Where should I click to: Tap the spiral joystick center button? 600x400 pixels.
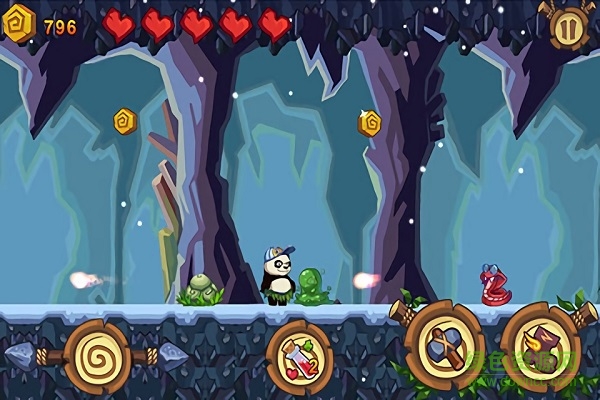click(97, 356)
